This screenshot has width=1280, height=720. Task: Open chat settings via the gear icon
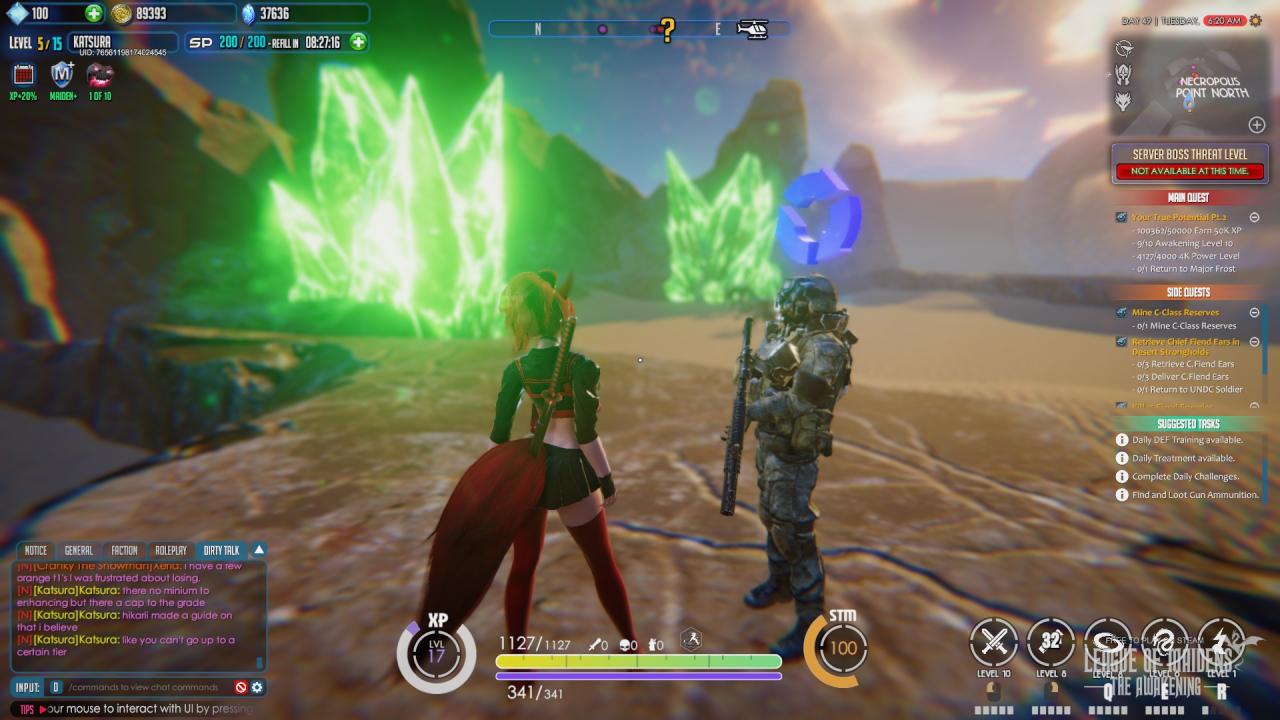[x=257, y=688]
